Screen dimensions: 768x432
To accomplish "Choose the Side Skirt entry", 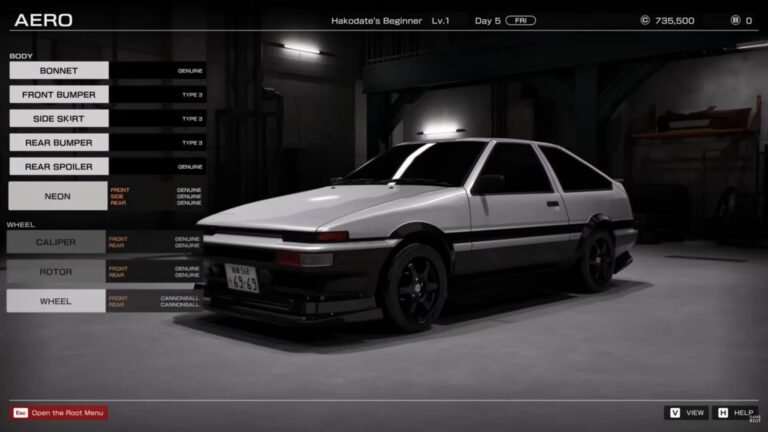I will tap(58, 119).
